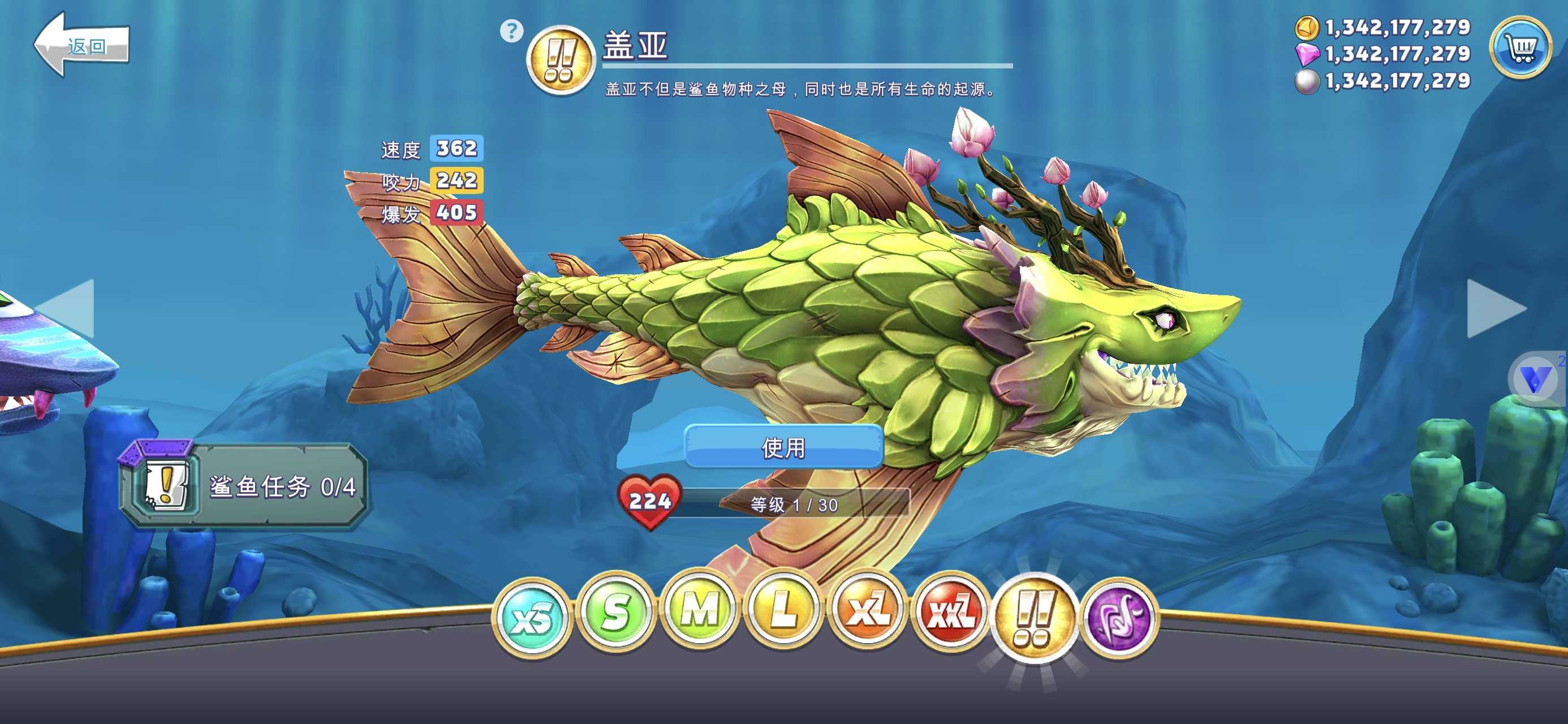This screenshot has height=724, width=1568.
Task: Switch to the orange XL tab
Action: (x=867, y=610)
